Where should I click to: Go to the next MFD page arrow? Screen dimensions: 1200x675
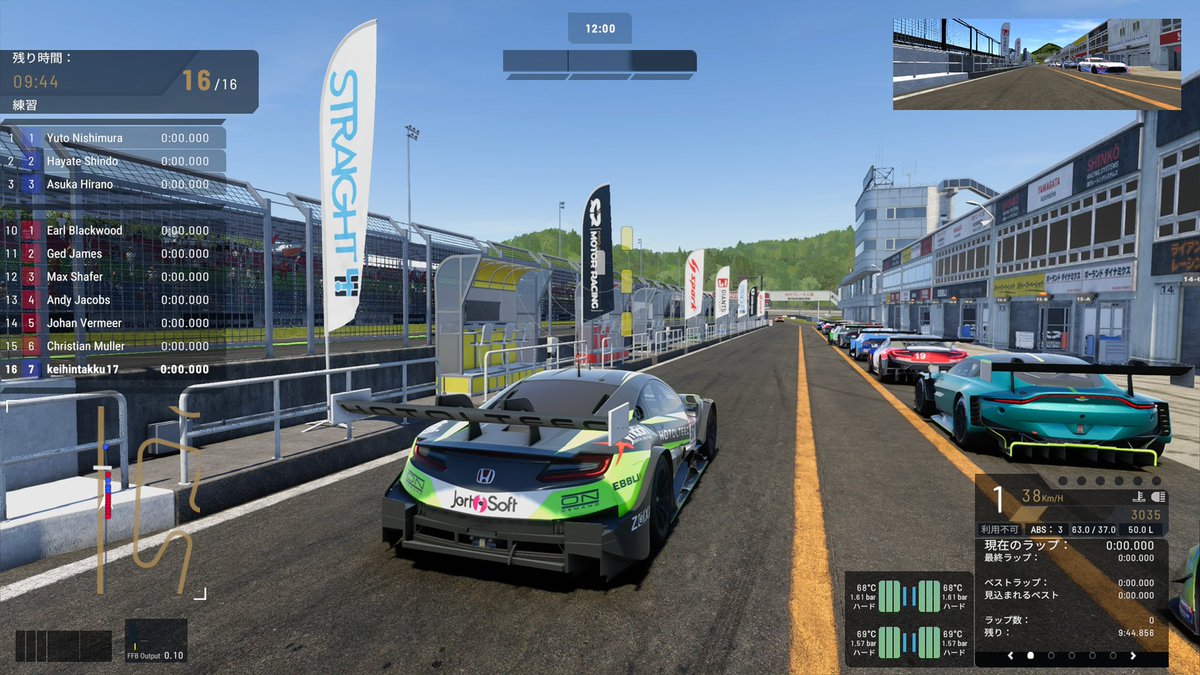pos(1133,656)
